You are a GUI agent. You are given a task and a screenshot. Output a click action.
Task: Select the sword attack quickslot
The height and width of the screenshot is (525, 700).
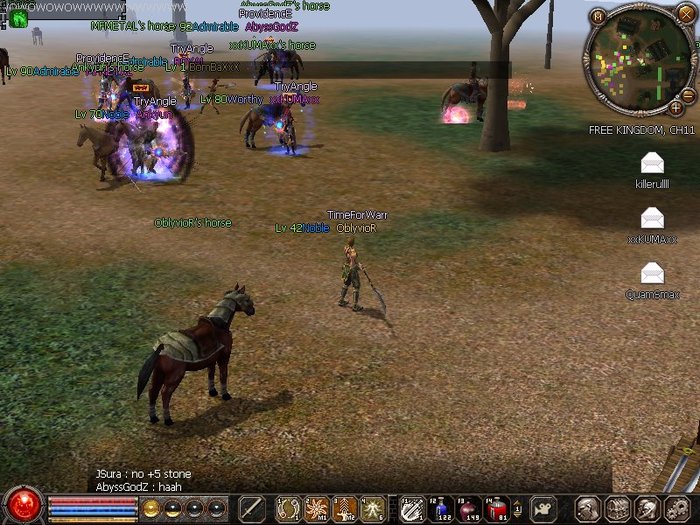pyautogui.click(x=252, y=508)
